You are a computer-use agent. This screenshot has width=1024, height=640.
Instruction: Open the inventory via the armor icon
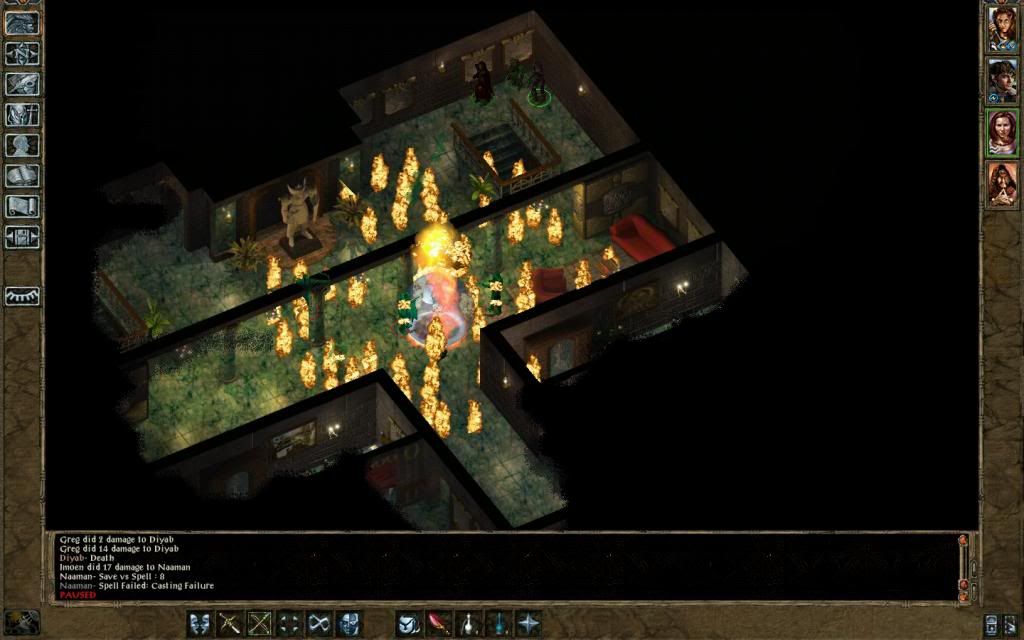click(22, 115)
